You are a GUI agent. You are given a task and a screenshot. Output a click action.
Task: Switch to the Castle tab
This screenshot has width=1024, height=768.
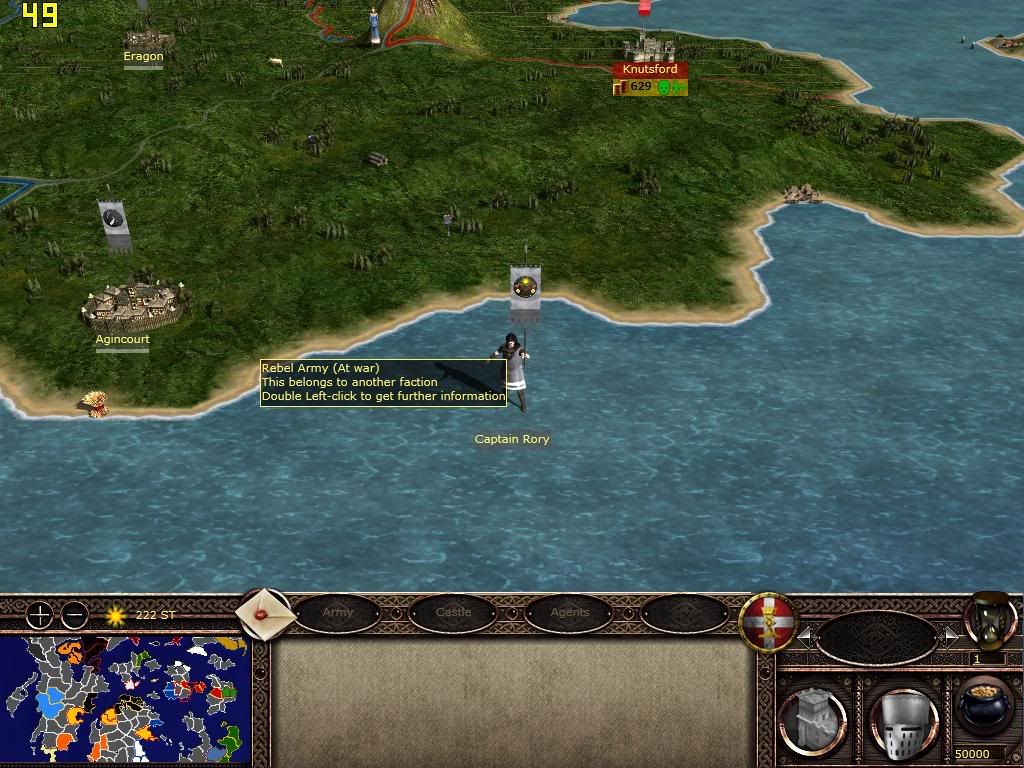coord(453,612)
